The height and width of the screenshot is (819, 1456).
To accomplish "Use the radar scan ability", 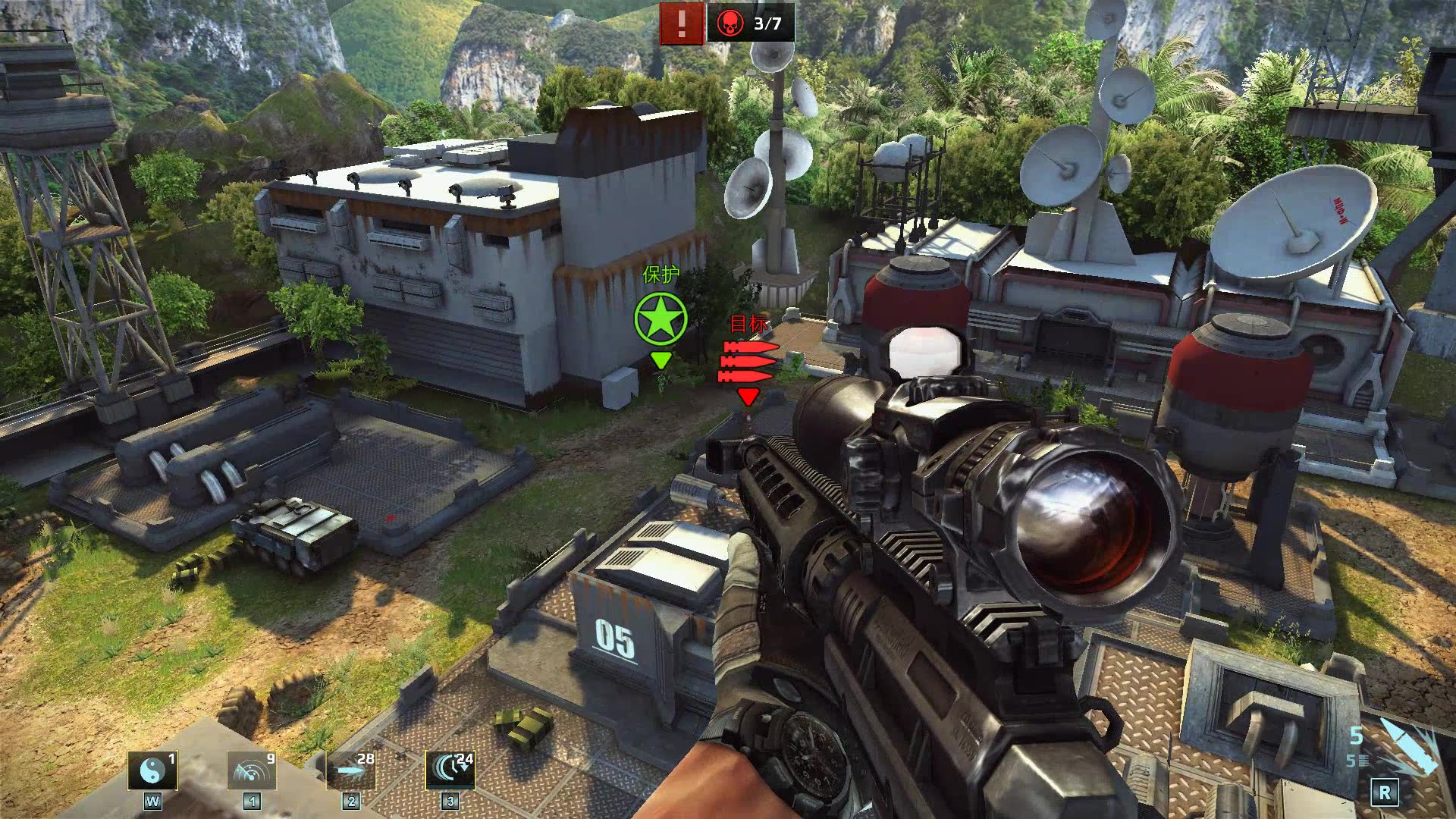I will pyautogui.click(x=252, y=771).
